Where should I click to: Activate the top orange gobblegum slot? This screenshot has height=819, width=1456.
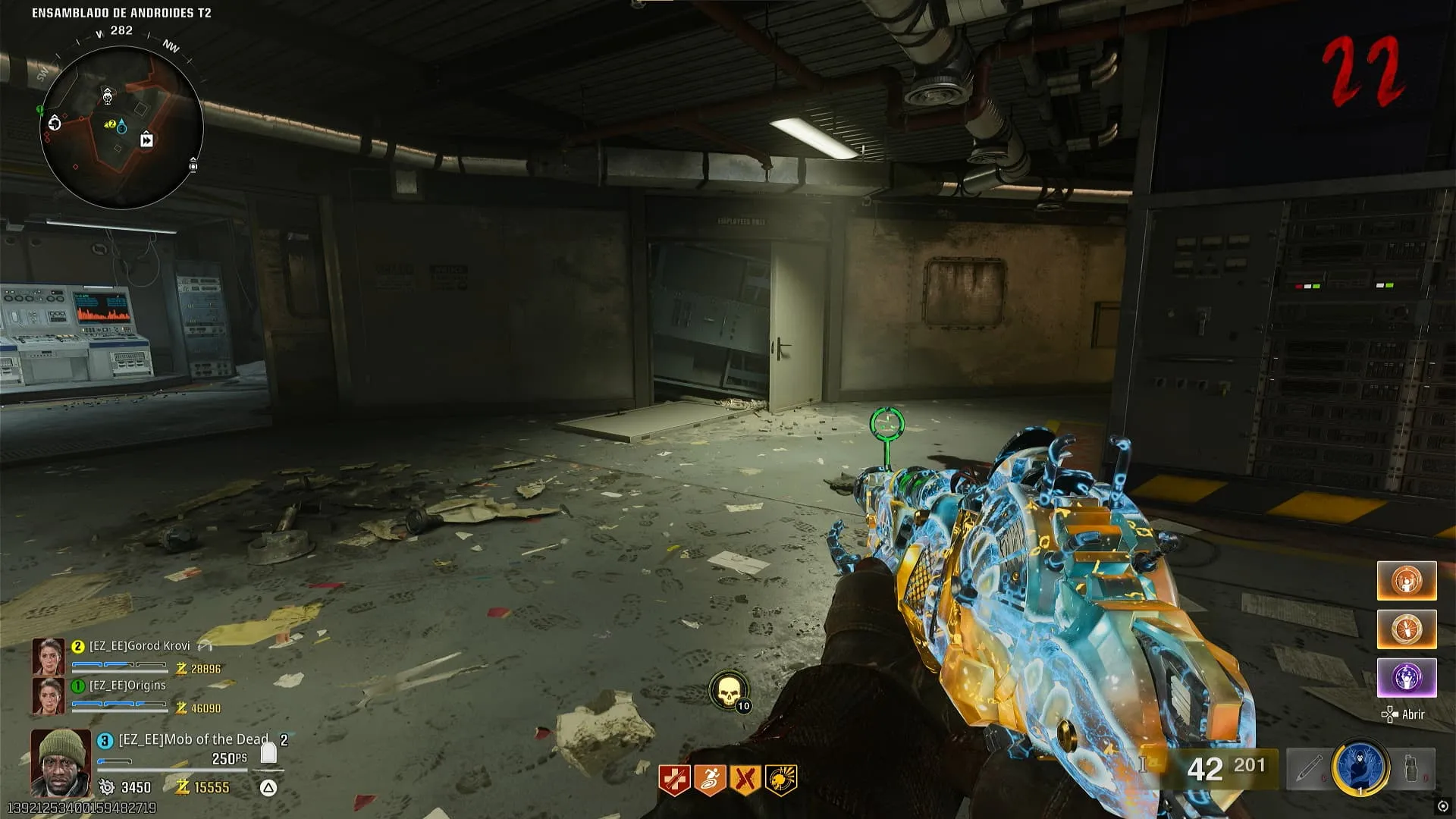tap(1407, 581)
